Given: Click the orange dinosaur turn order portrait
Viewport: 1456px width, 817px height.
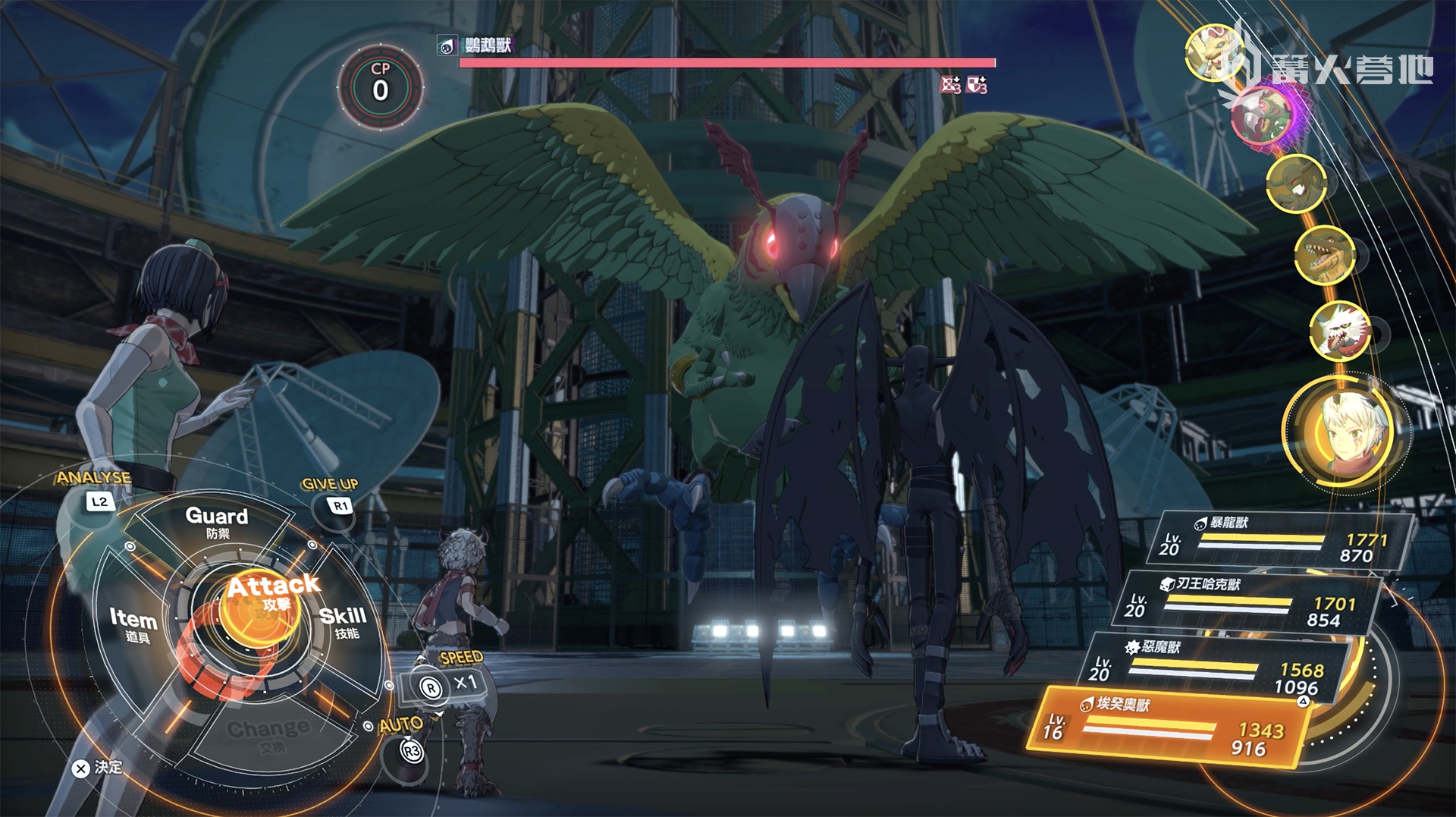Looking at the screenshot, I should coord(1324,256).
